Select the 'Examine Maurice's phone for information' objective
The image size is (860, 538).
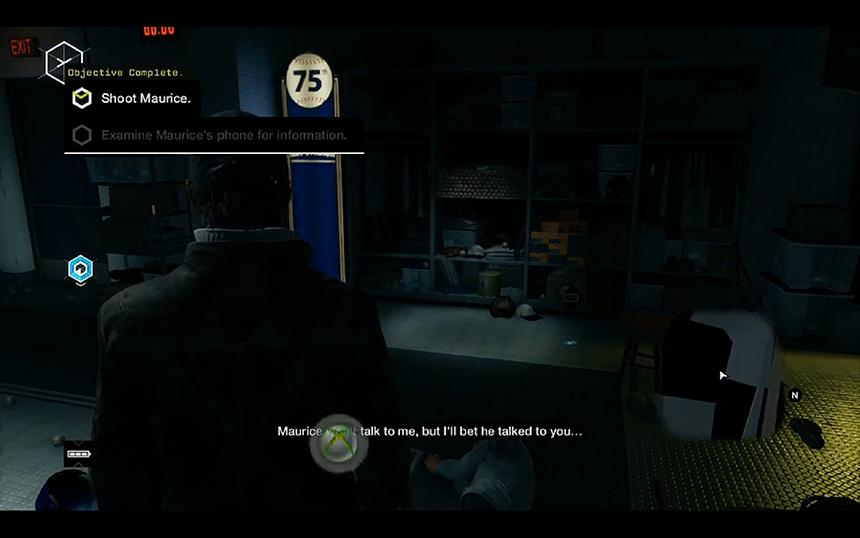(x=223, y=135)
